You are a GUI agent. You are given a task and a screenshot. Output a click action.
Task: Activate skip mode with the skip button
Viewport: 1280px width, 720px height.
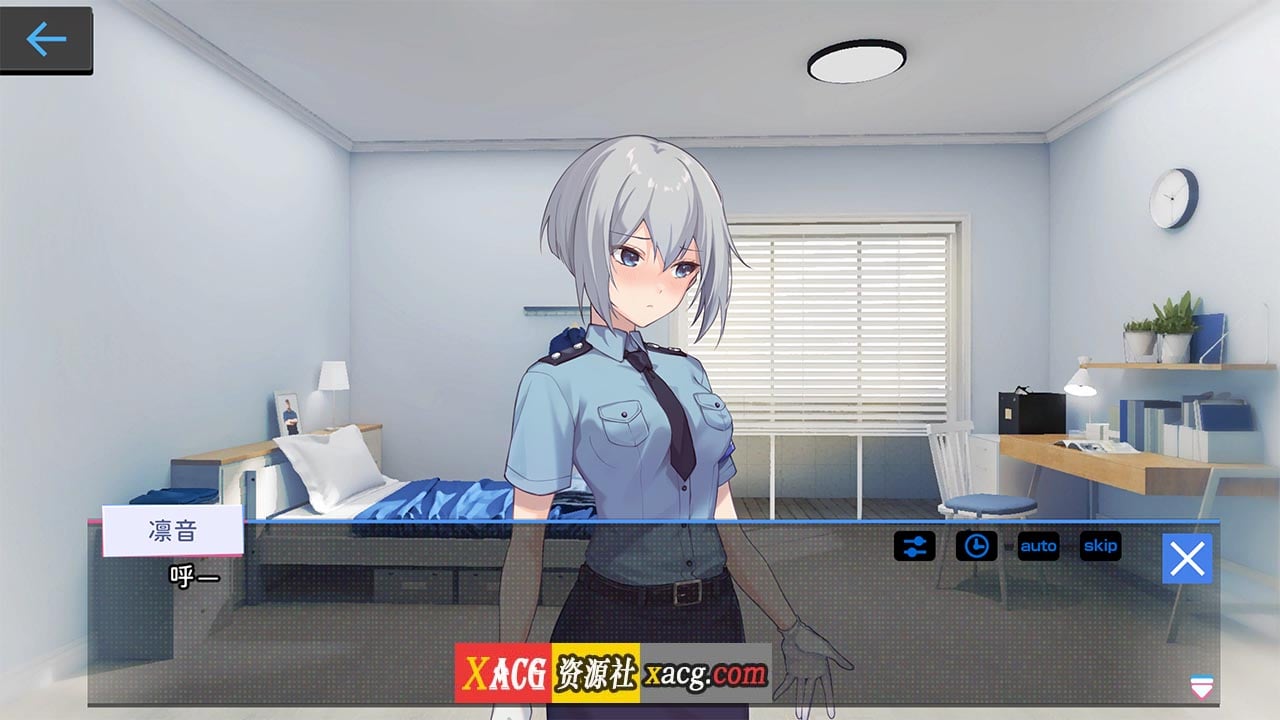(x=1098, y=547)
